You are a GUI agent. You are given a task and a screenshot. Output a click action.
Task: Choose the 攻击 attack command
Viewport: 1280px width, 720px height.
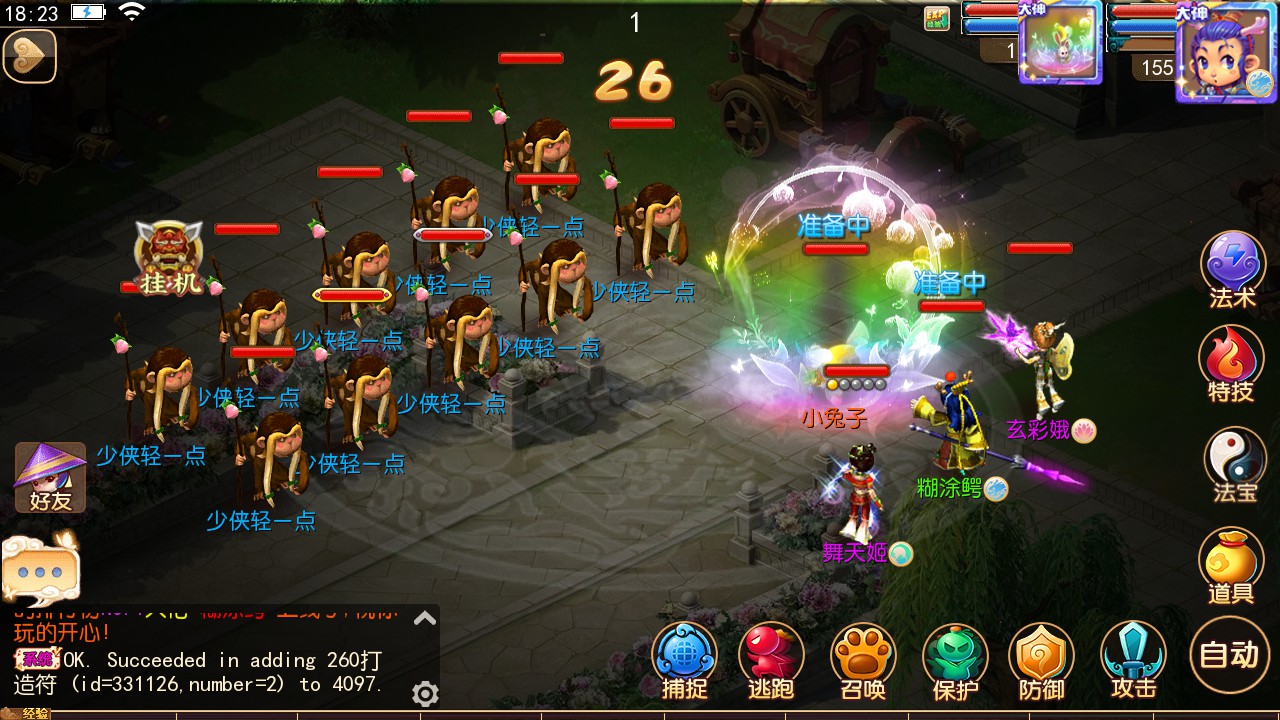[1134, 658]
